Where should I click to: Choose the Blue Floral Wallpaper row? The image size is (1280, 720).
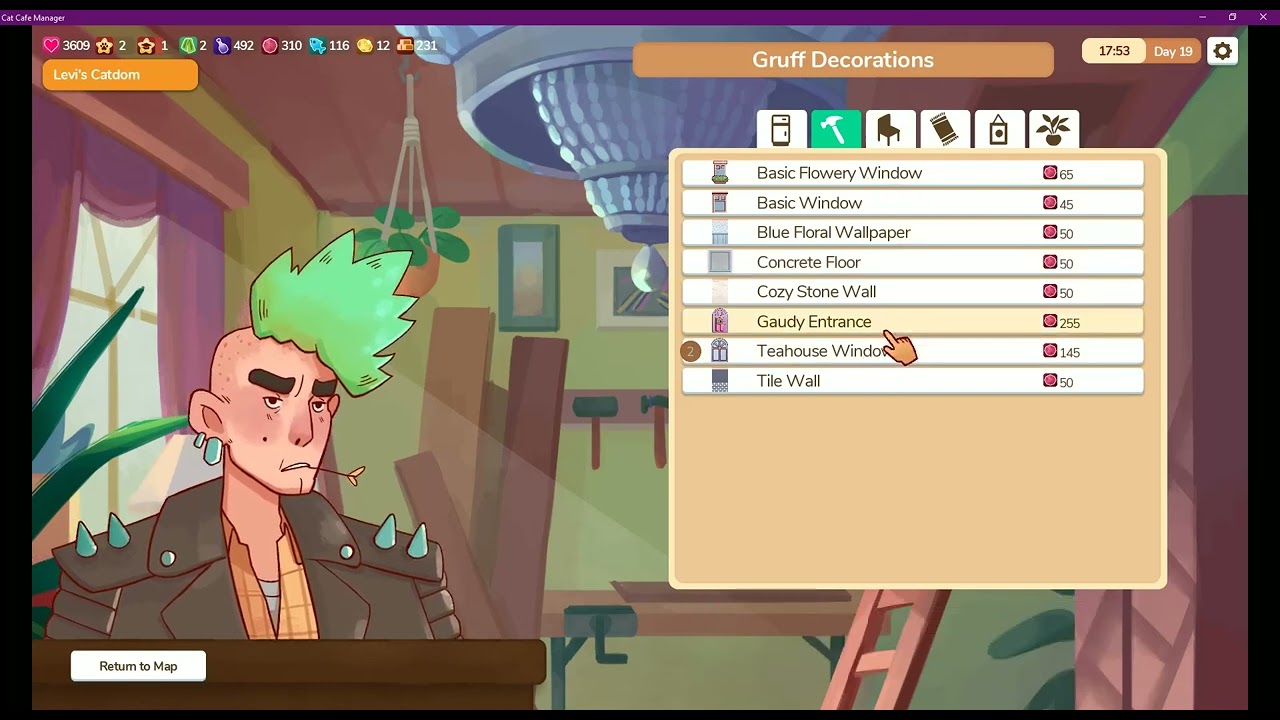[912, 232]
